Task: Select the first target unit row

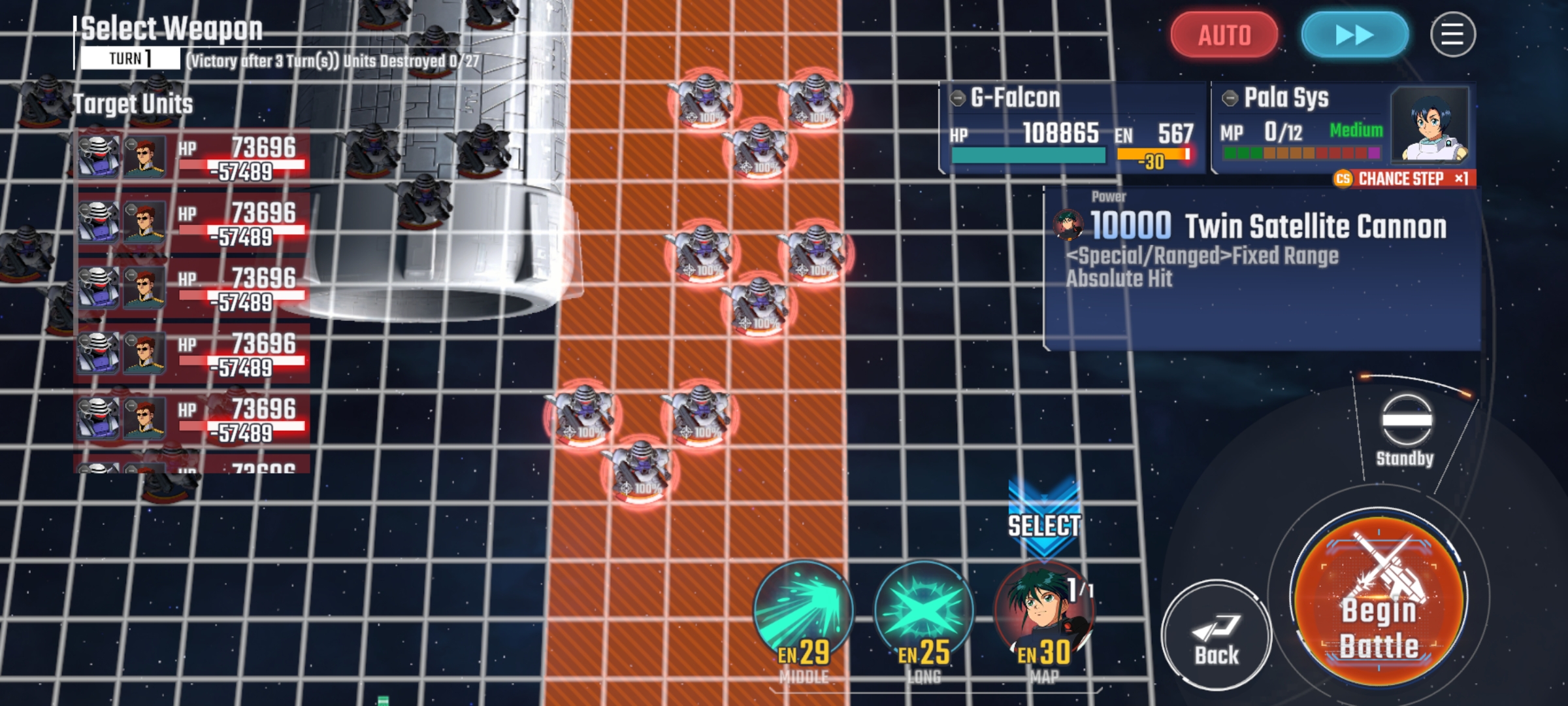Action: [191, 158]
